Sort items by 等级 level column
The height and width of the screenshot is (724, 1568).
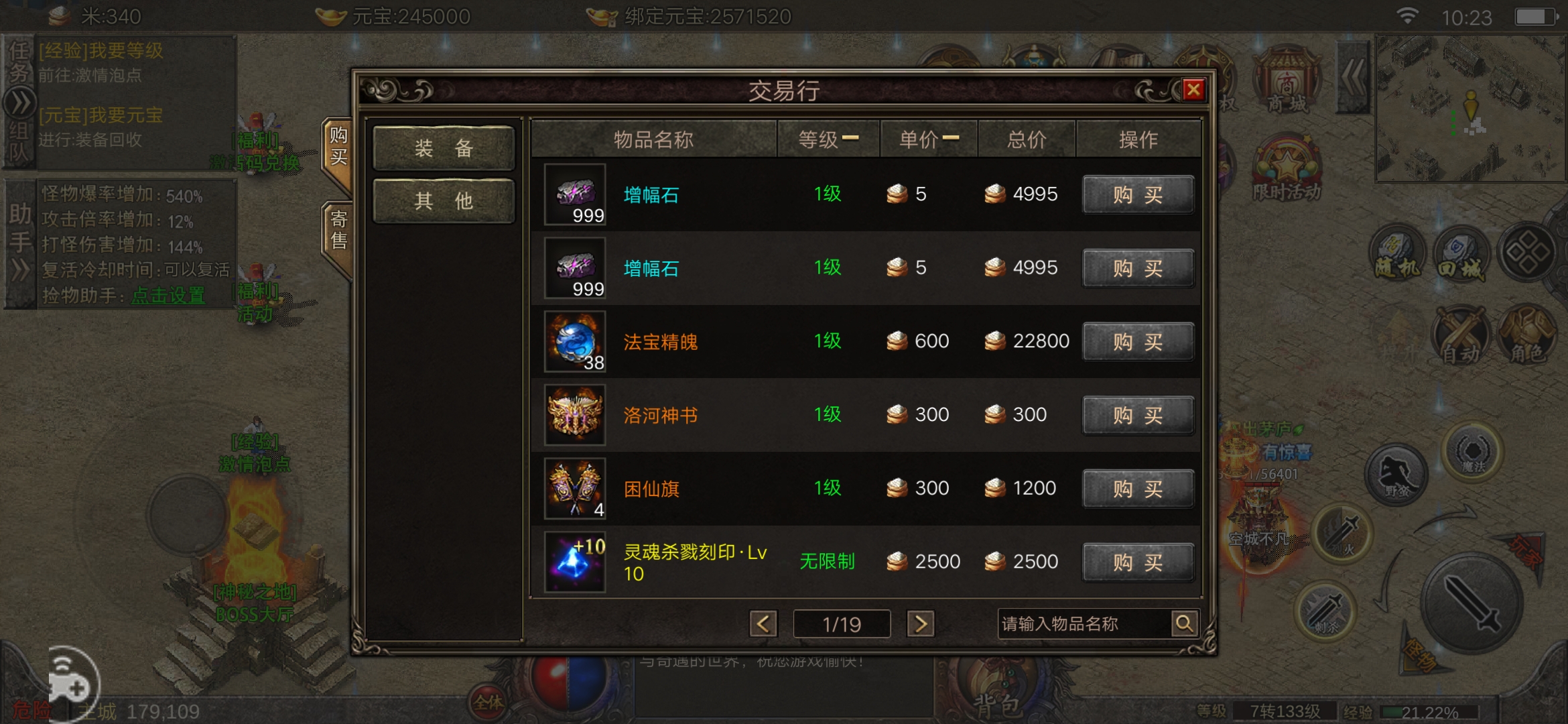point(828,139)
